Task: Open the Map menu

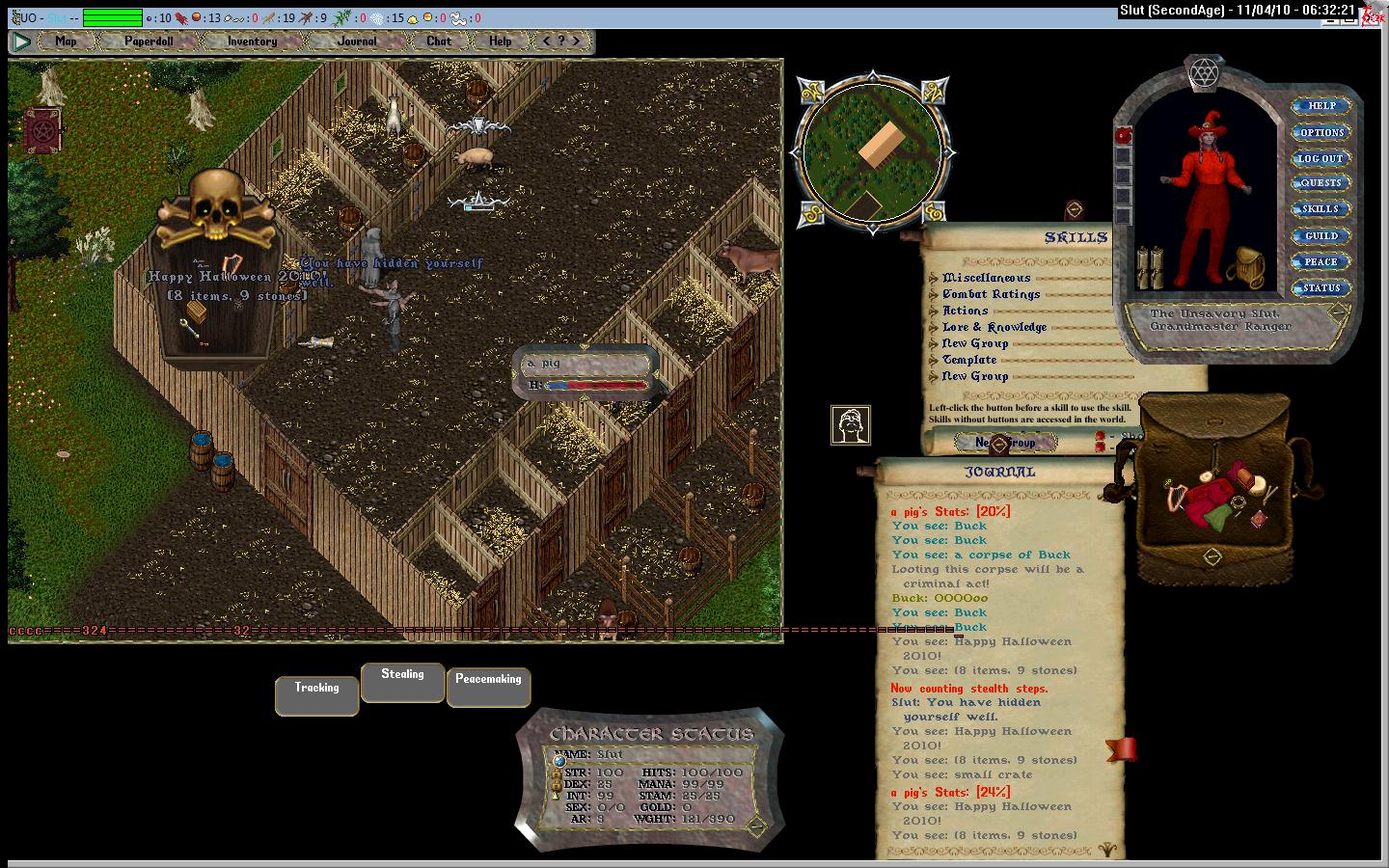Action: pos(66,41)
